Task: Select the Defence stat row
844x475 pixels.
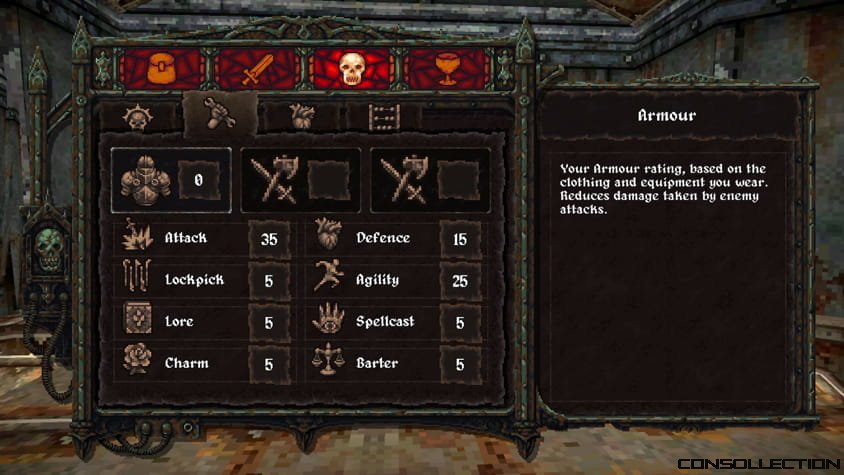Action: click(396, 239)
